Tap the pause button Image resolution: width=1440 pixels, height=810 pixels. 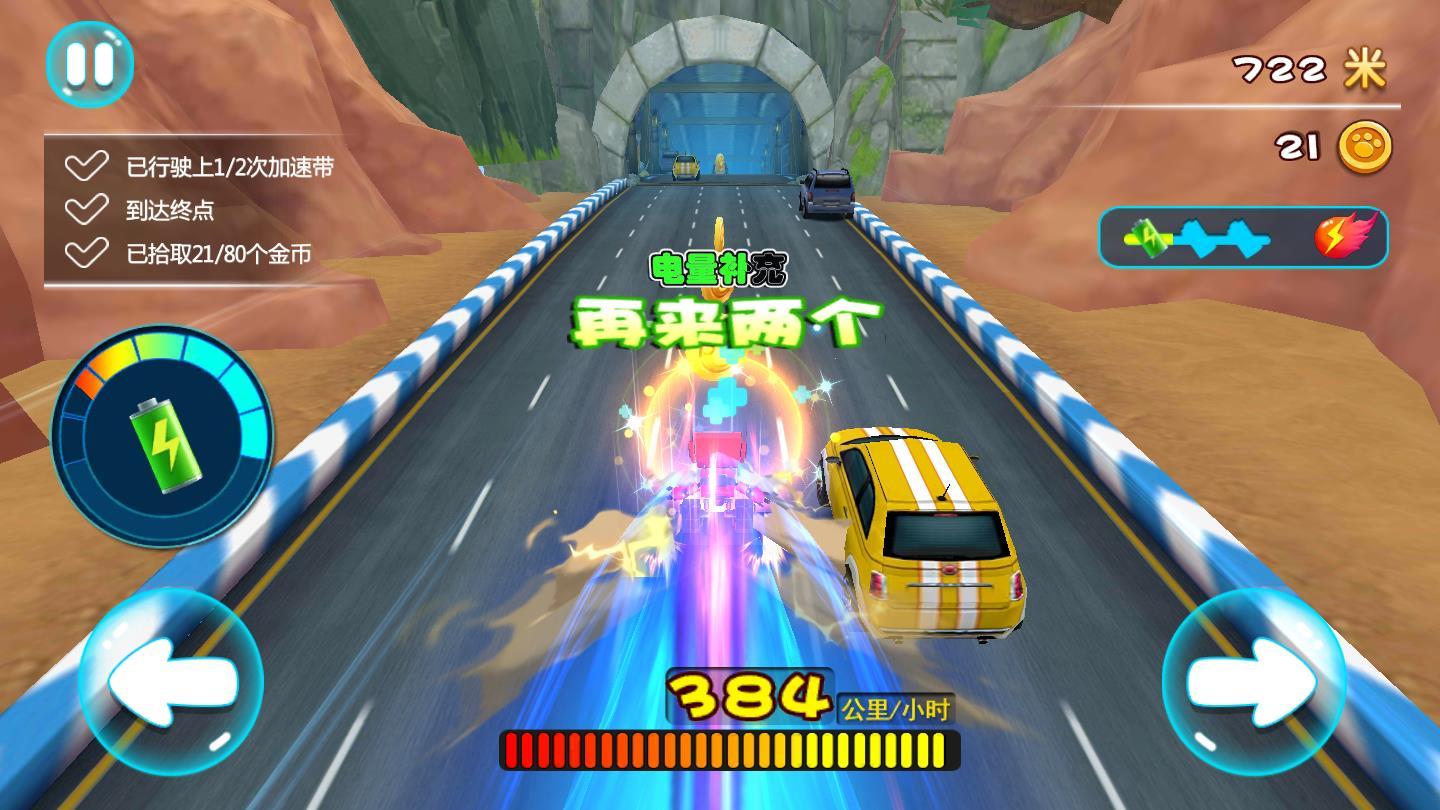pyautogui.click(x=88, y=63)
